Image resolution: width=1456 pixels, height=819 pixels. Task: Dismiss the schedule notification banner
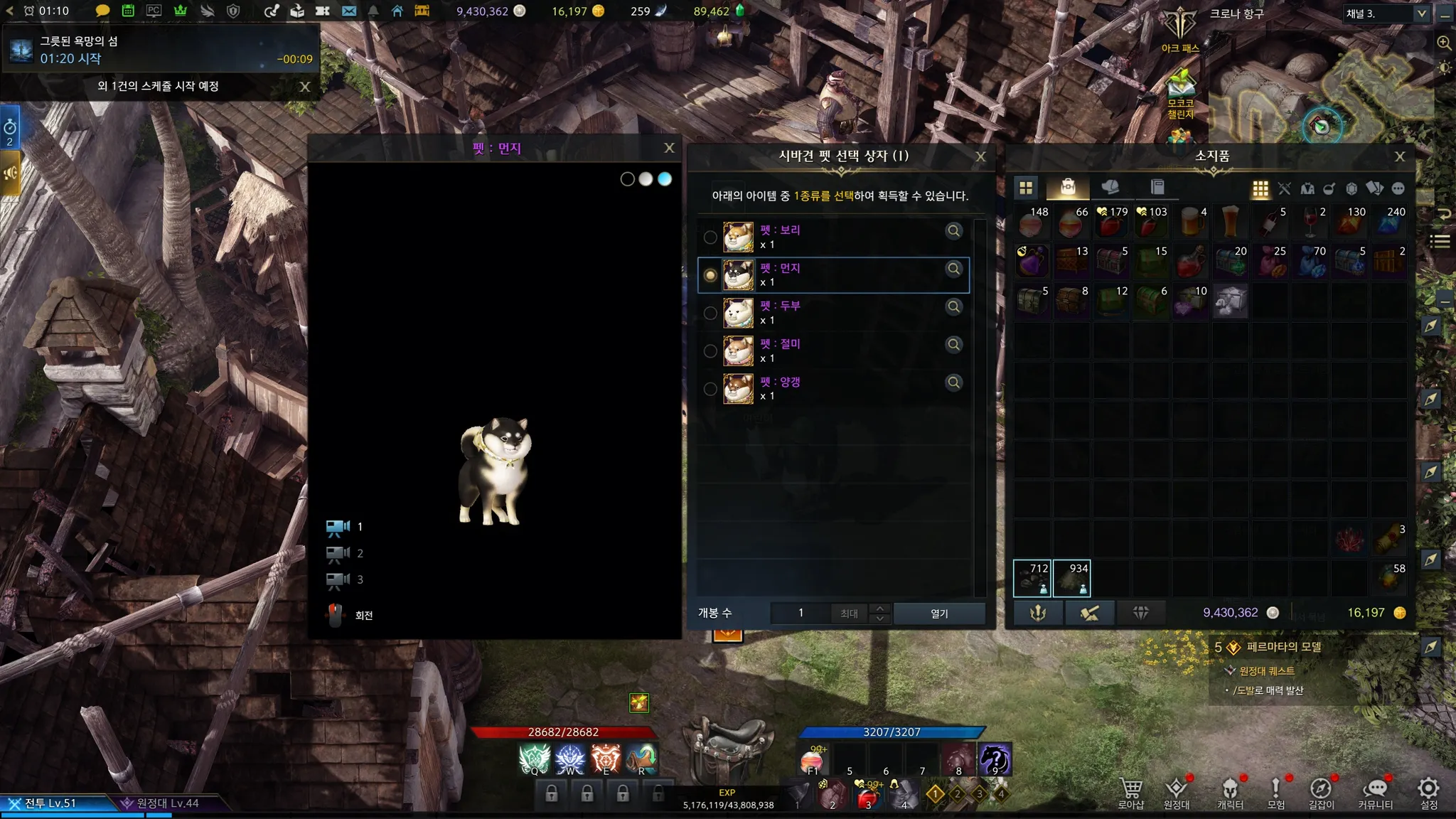[305, 87]
